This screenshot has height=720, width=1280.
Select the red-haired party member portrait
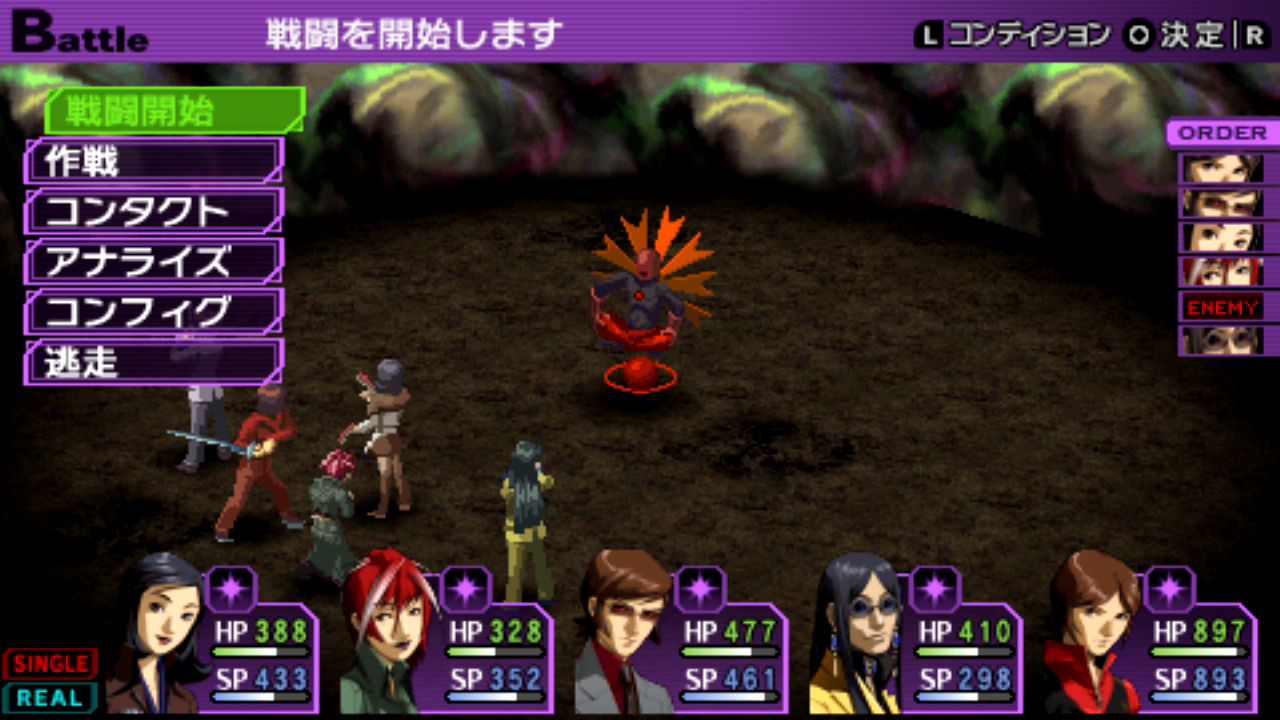[x=388, y=635]
